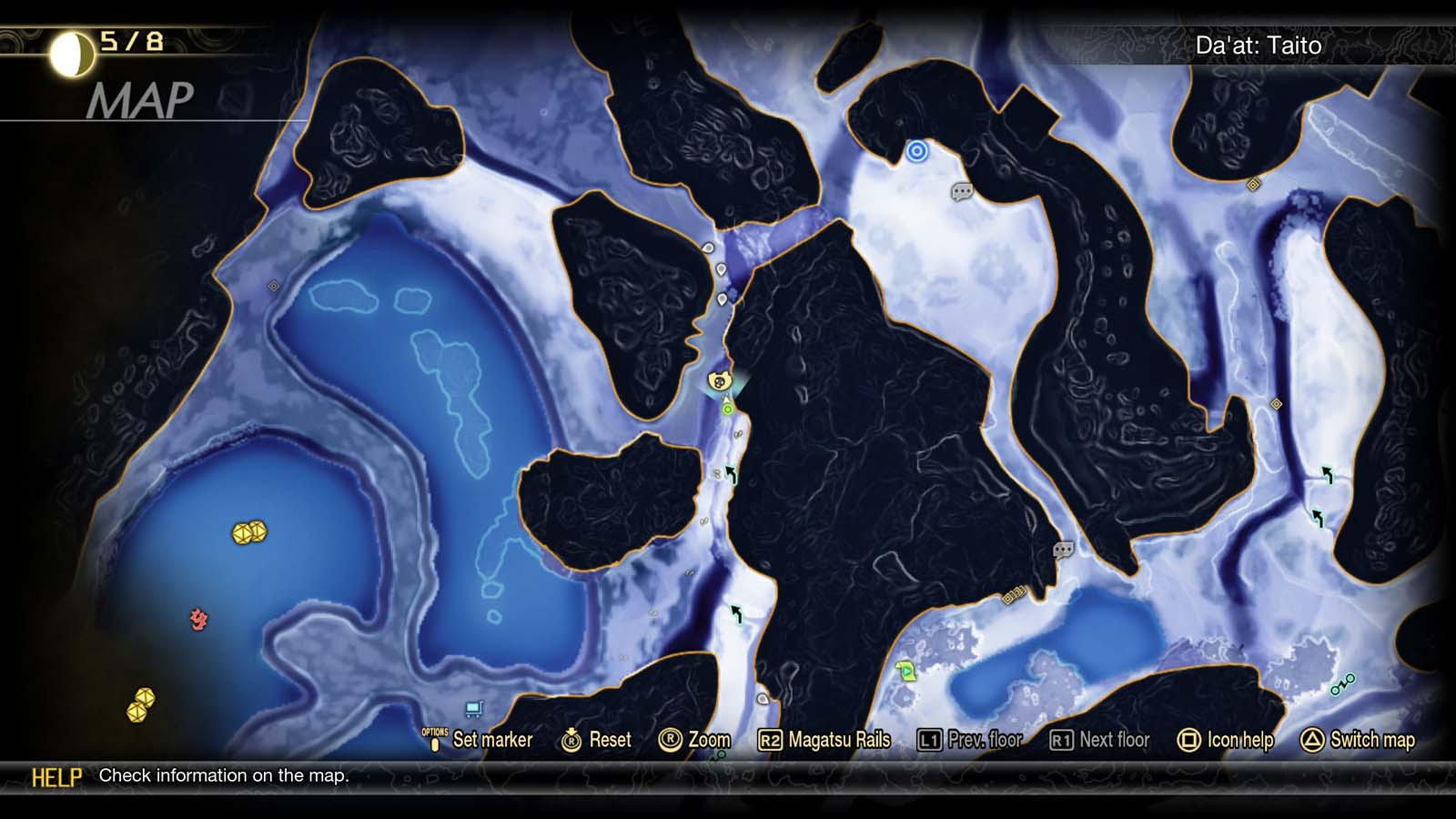Select the green ascent arrow icon in the map center
1456x819 pixels.
[733, 473]
